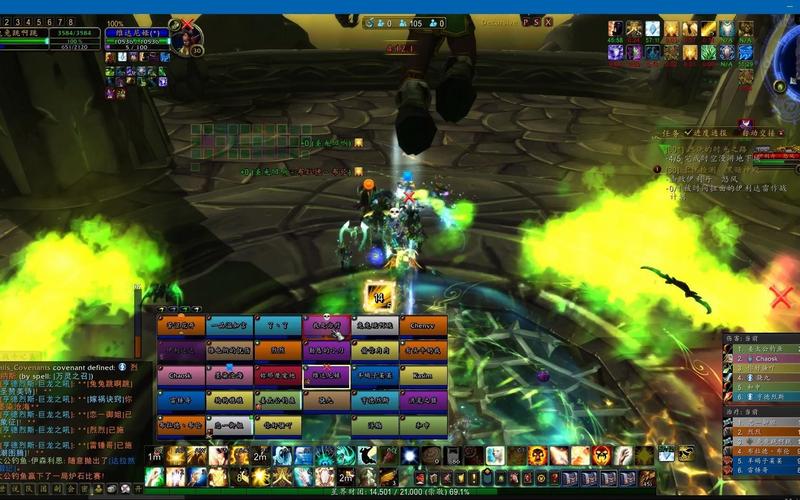The image size is (800, 500).
Task: Click the glowing 14 stack aura icon
Action: [x=379, y=295]
